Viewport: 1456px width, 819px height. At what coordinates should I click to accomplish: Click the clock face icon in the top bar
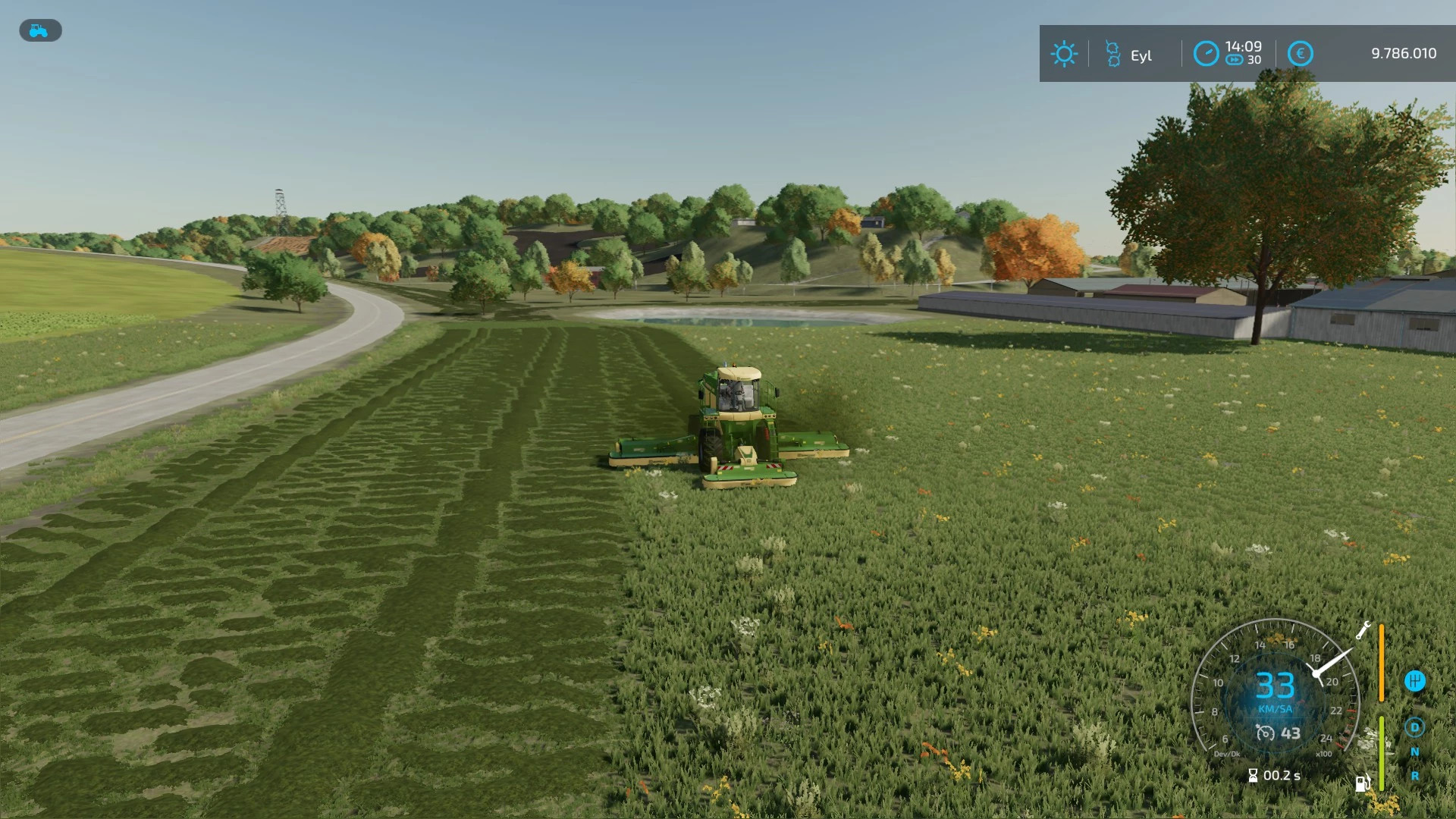[1207, 55]
